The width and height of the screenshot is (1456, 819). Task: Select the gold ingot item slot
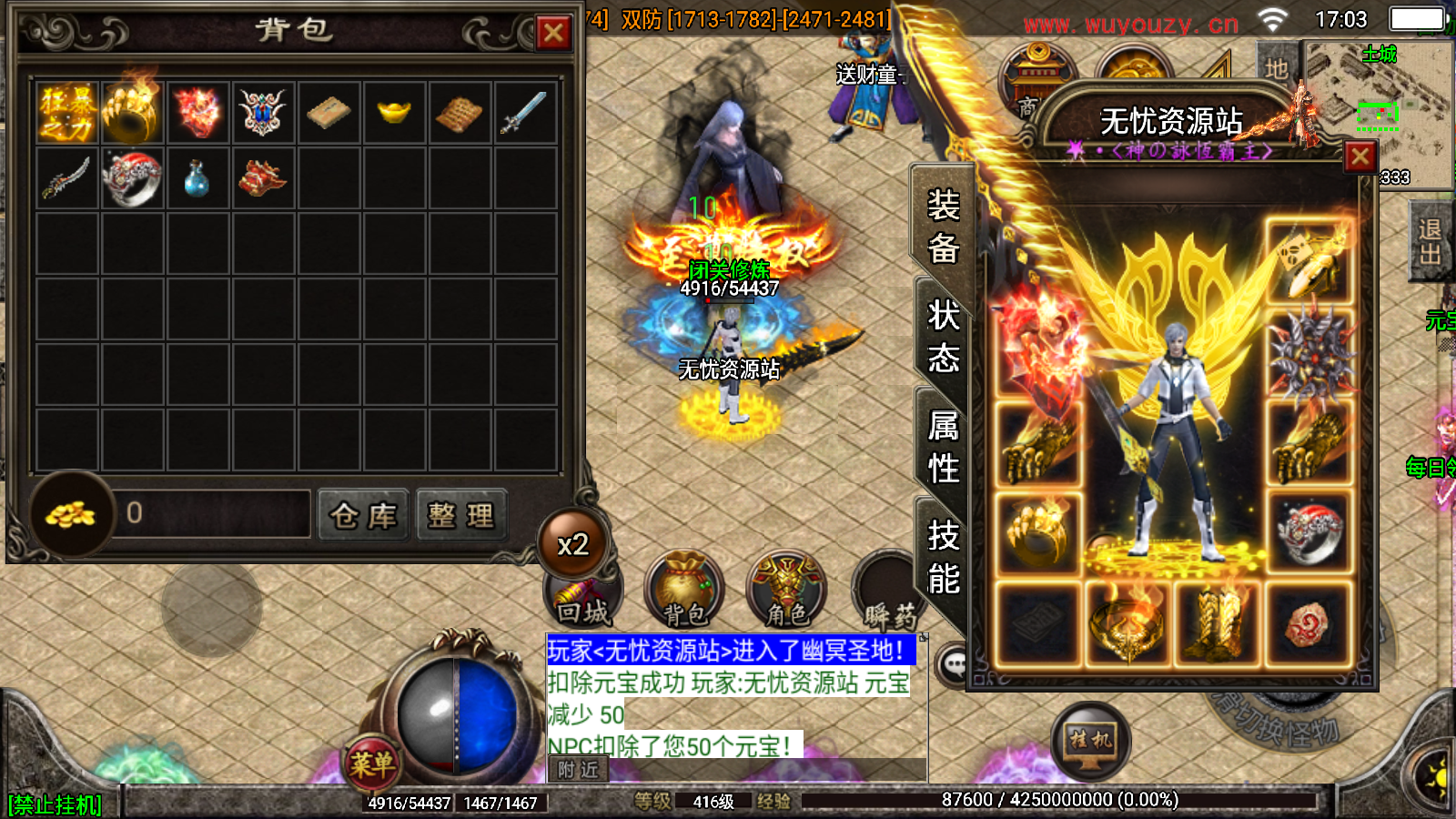394,113
